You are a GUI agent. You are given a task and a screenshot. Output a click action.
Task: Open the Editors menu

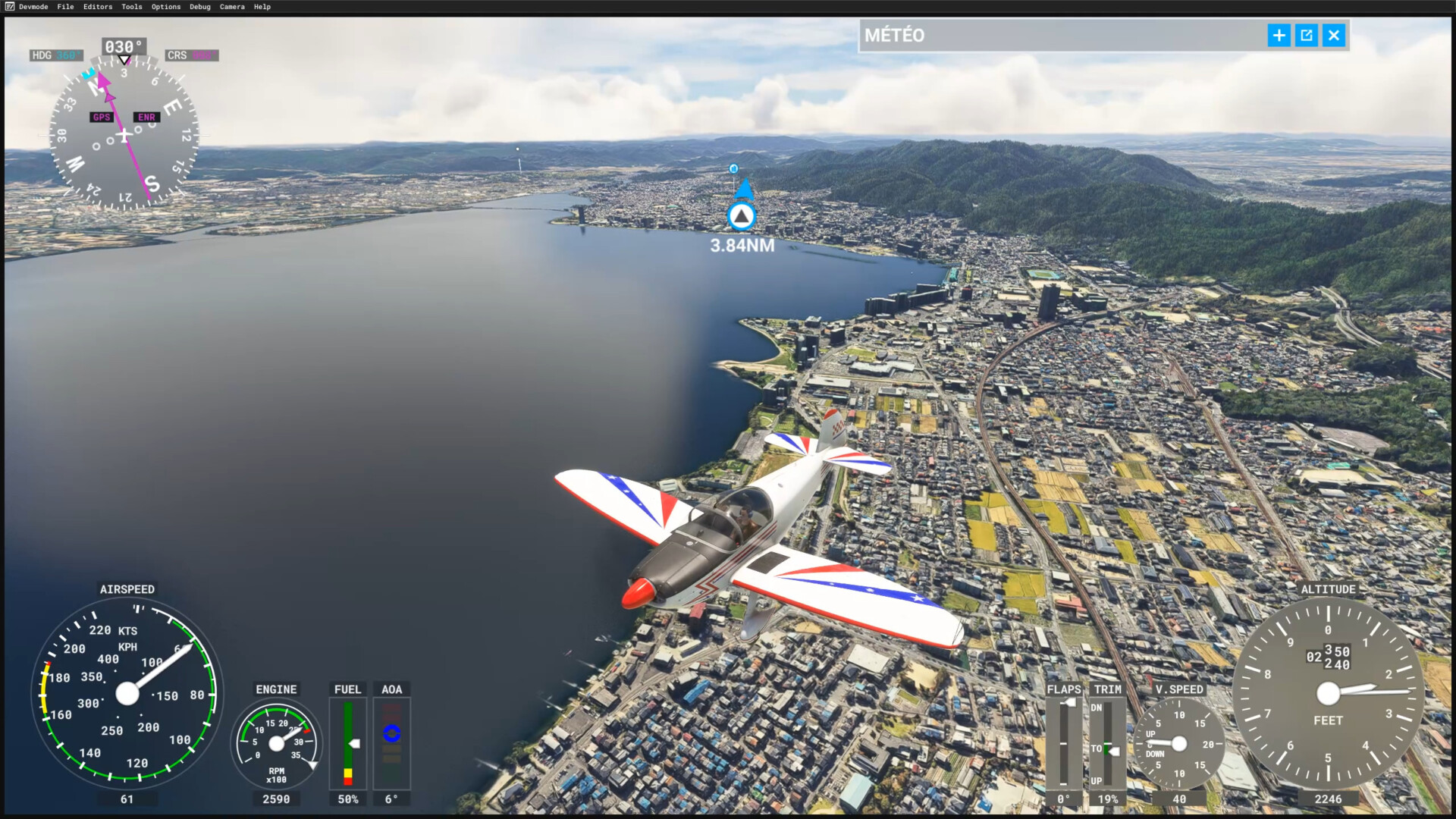pos(98,7)
